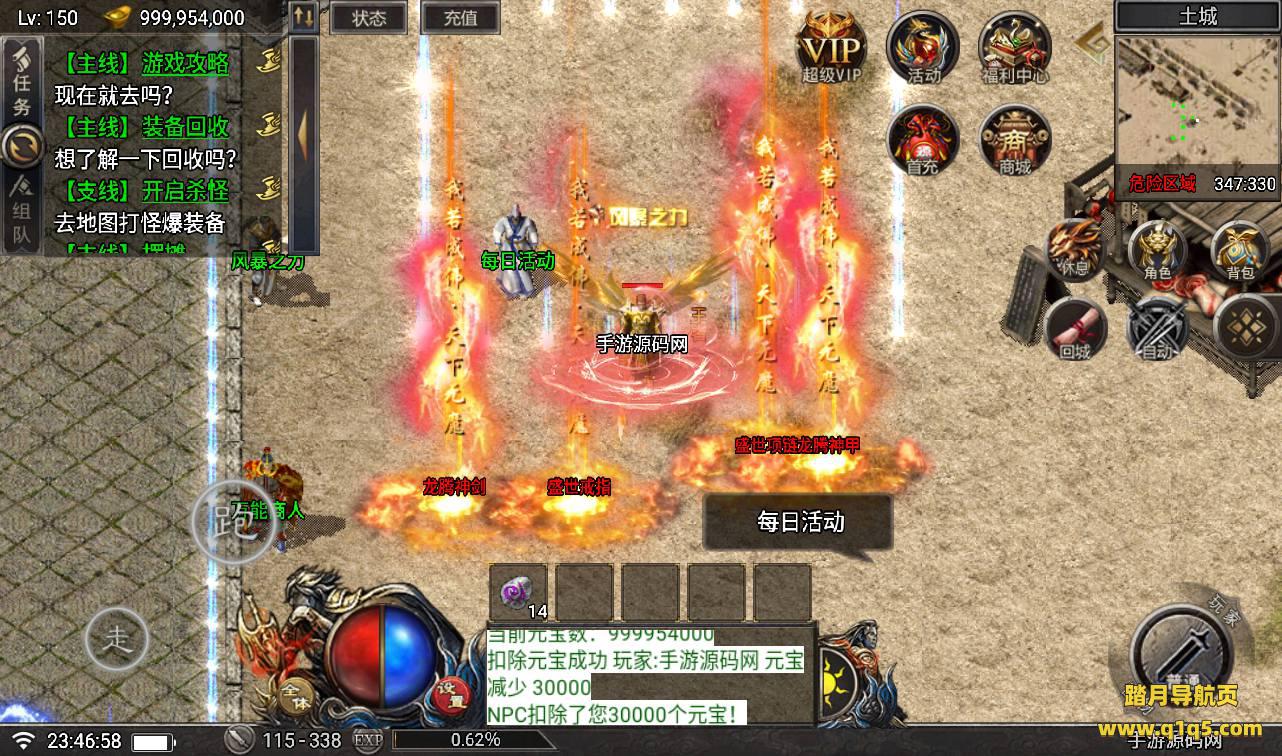Open the 首充 first recharge offer
This screenshot has height=756, width=1282.
pyautogui.click(x=923, y=140)
